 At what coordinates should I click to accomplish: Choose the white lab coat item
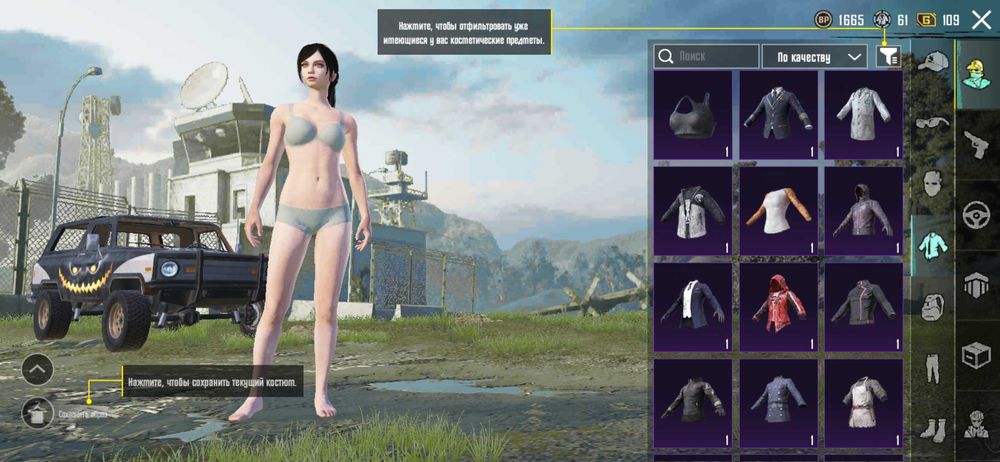coord(863,114)
